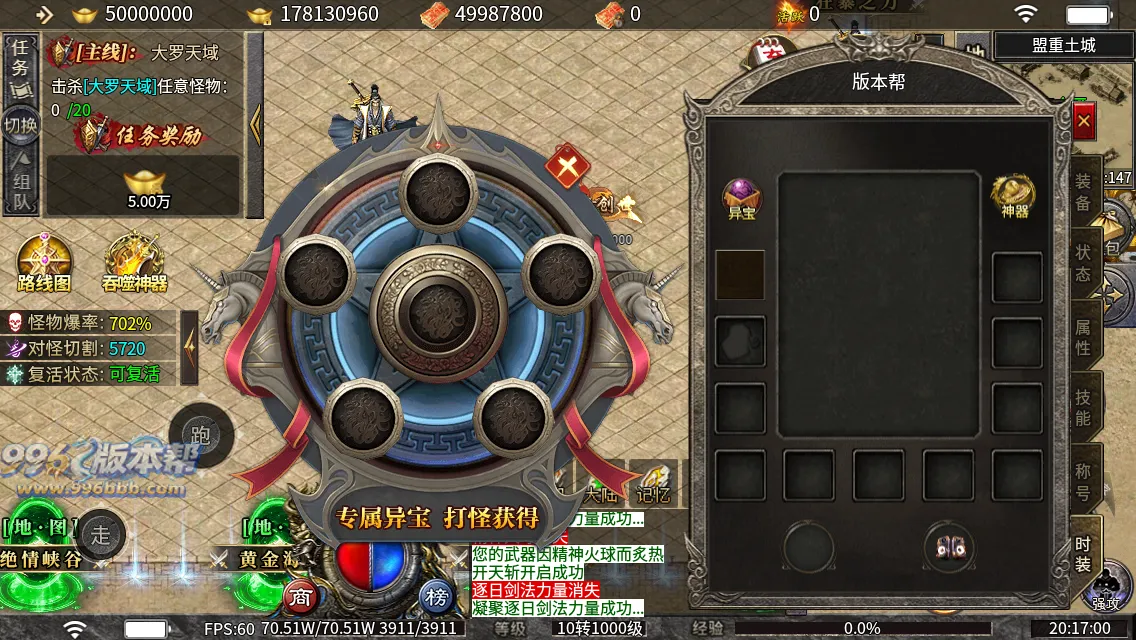Screen dimensions: 1136x640
Task: Switch to the 组队 team tab
Action: tap(21, 187)
